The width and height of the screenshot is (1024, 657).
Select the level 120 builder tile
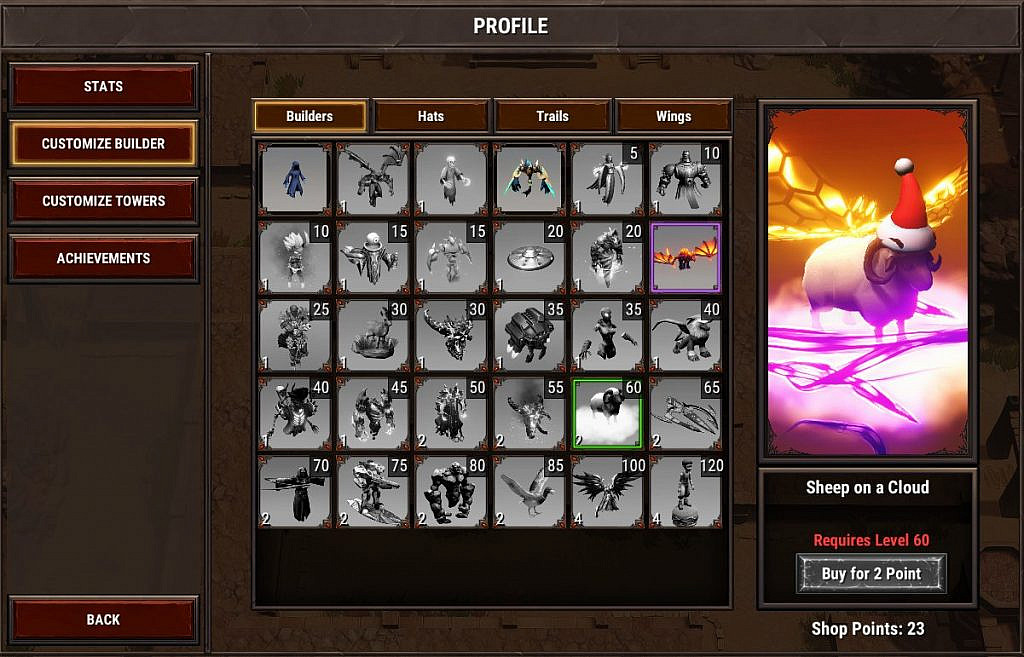685,491
